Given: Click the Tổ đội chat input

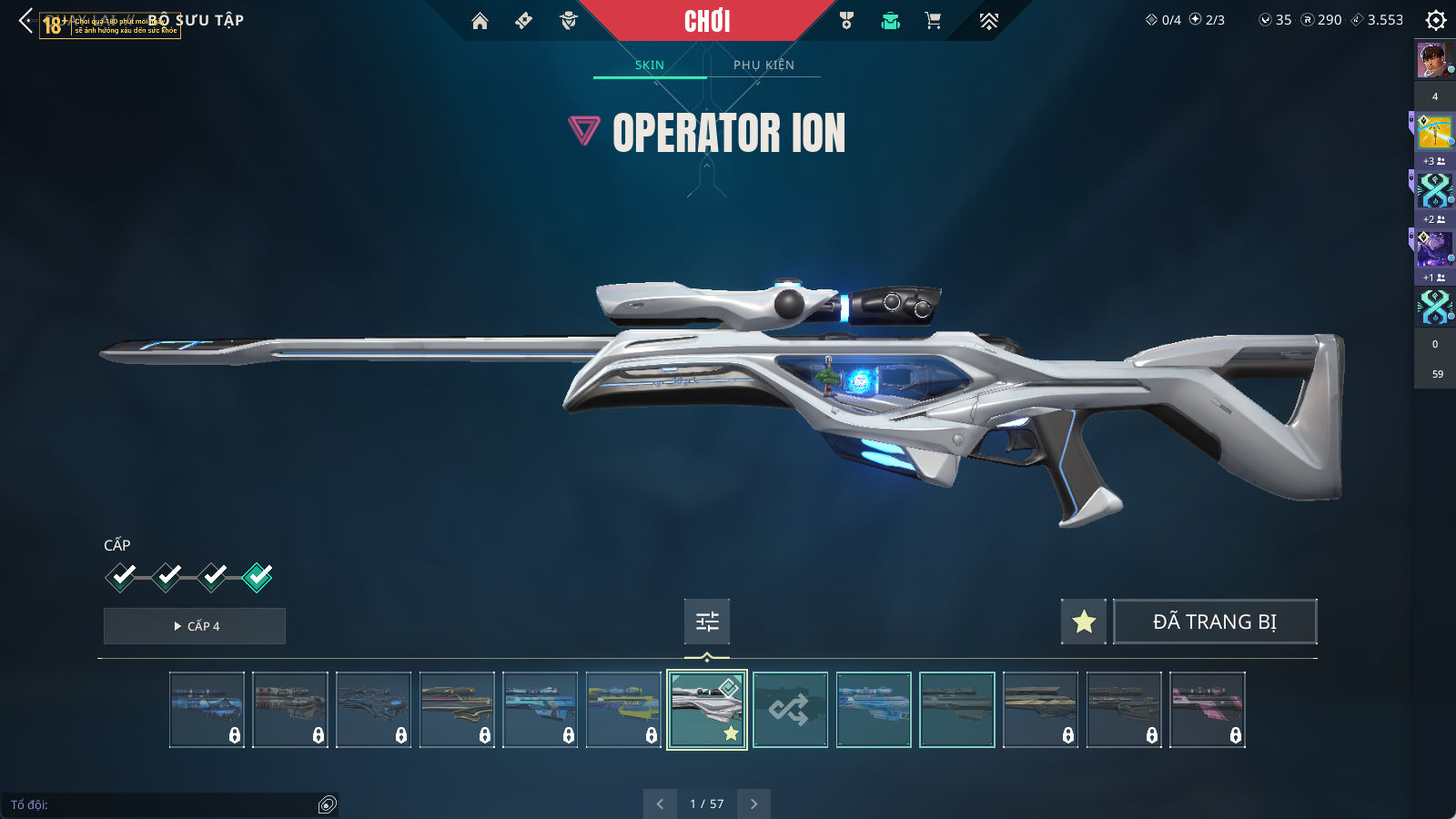Looking at the screenshot, I should pyautogui.click(x=164, y=804).
